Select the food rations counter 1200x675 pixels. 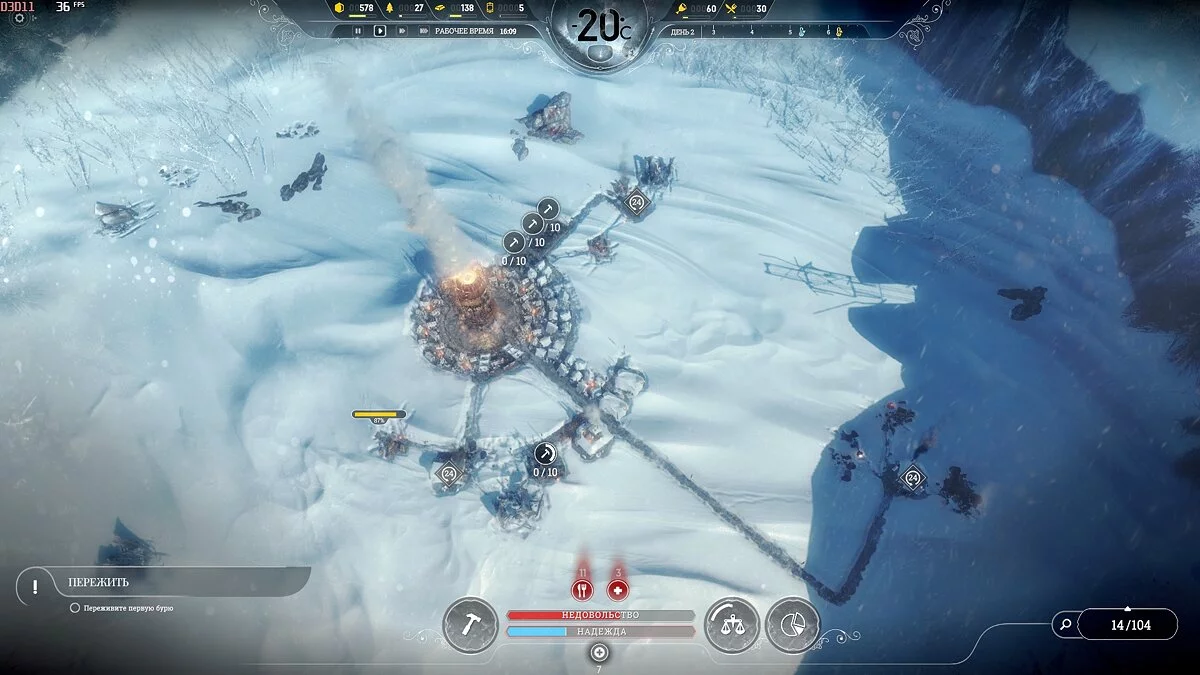click(750, 9)
